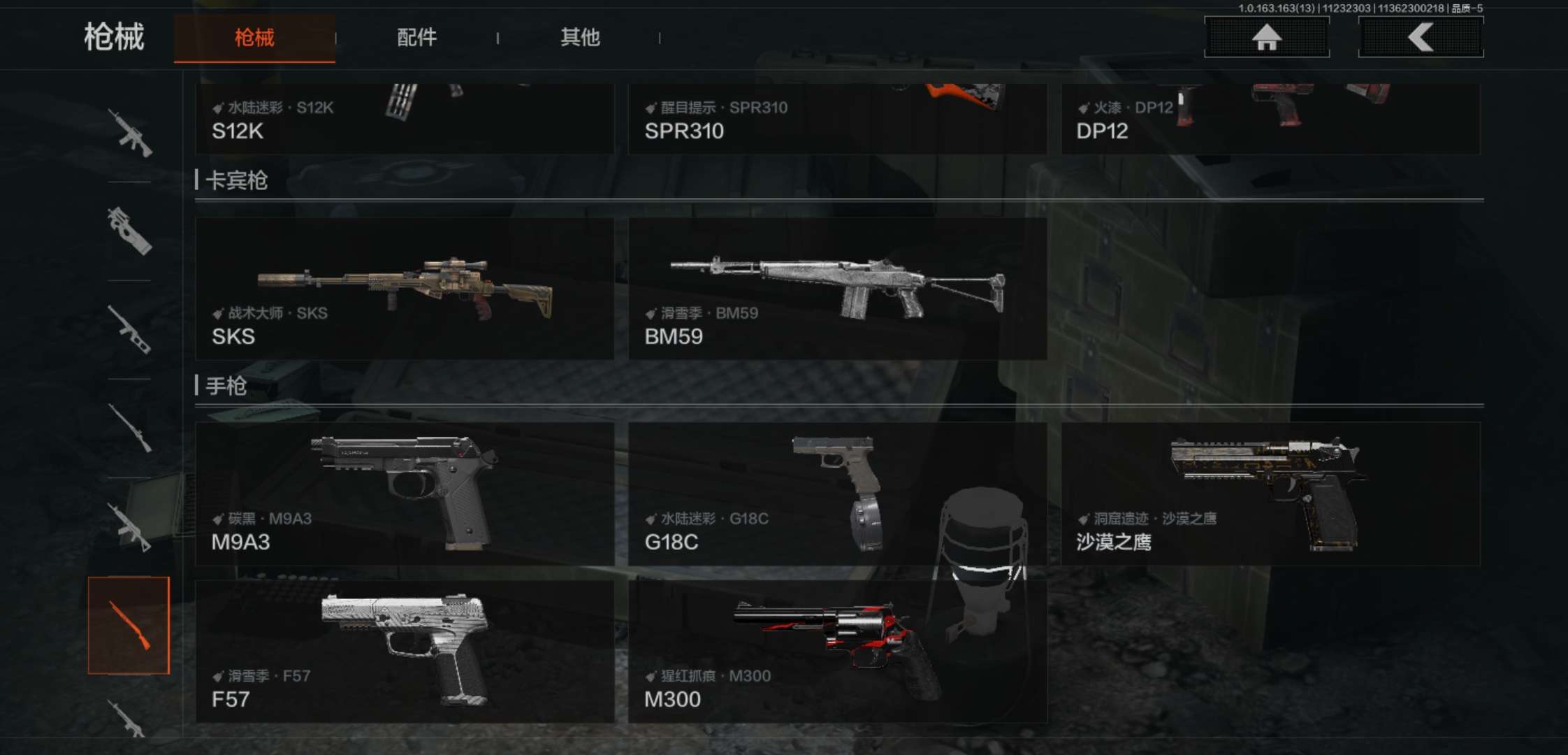Click the highlighted orange gun category icon

129,626
